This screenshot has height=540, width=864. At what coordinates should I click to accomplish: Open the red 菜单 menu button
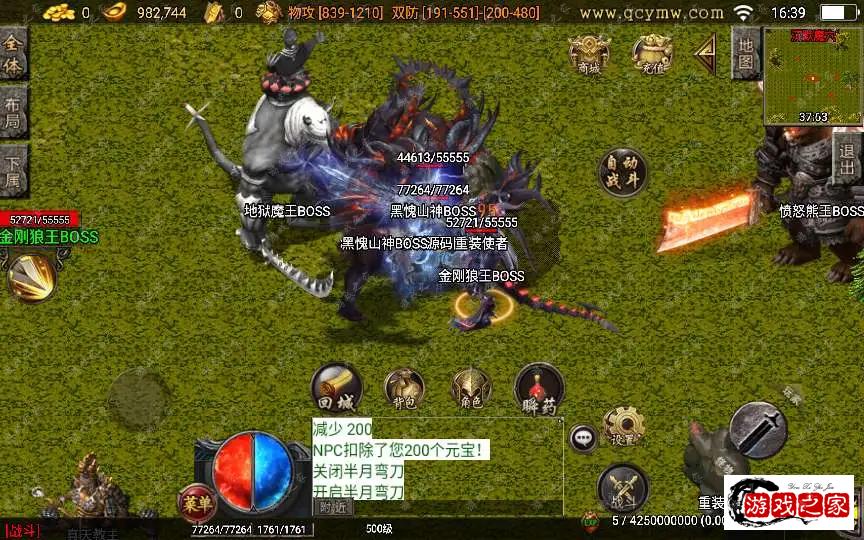coord(195,500)
